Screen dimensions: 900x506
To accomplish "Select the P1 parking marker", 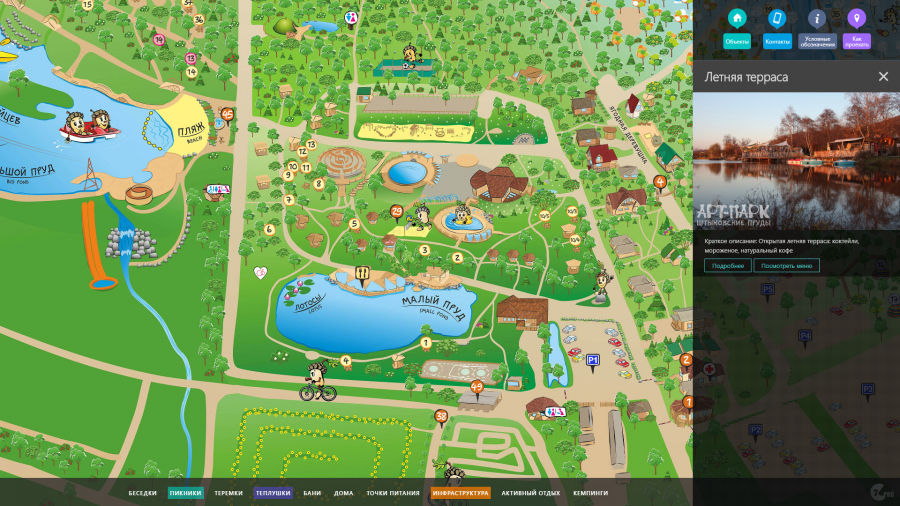I will click(x=592, y=360).
